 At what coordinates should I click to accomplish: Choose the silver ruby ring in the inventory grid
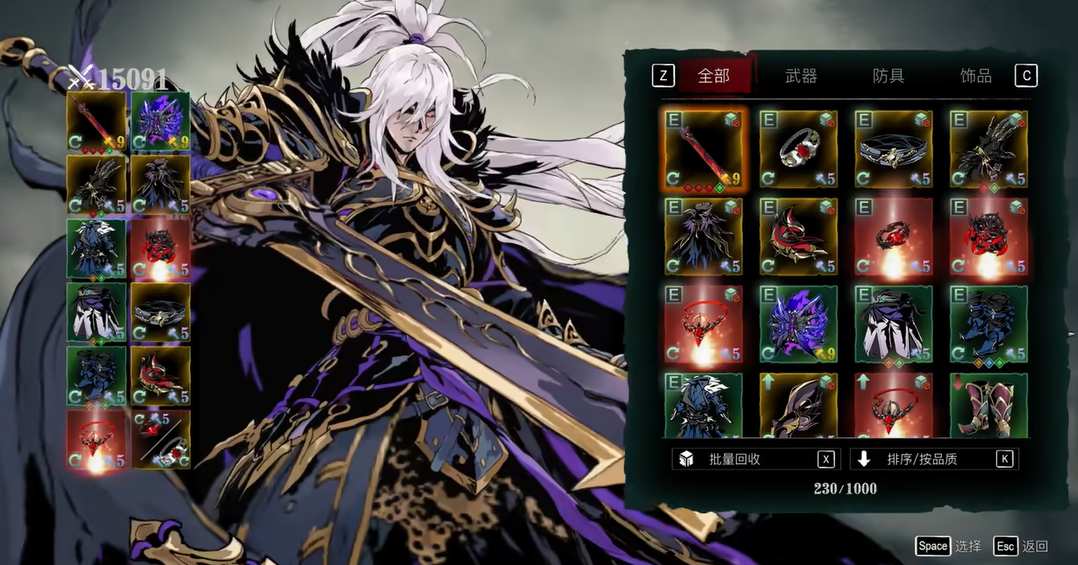[798, 149]
